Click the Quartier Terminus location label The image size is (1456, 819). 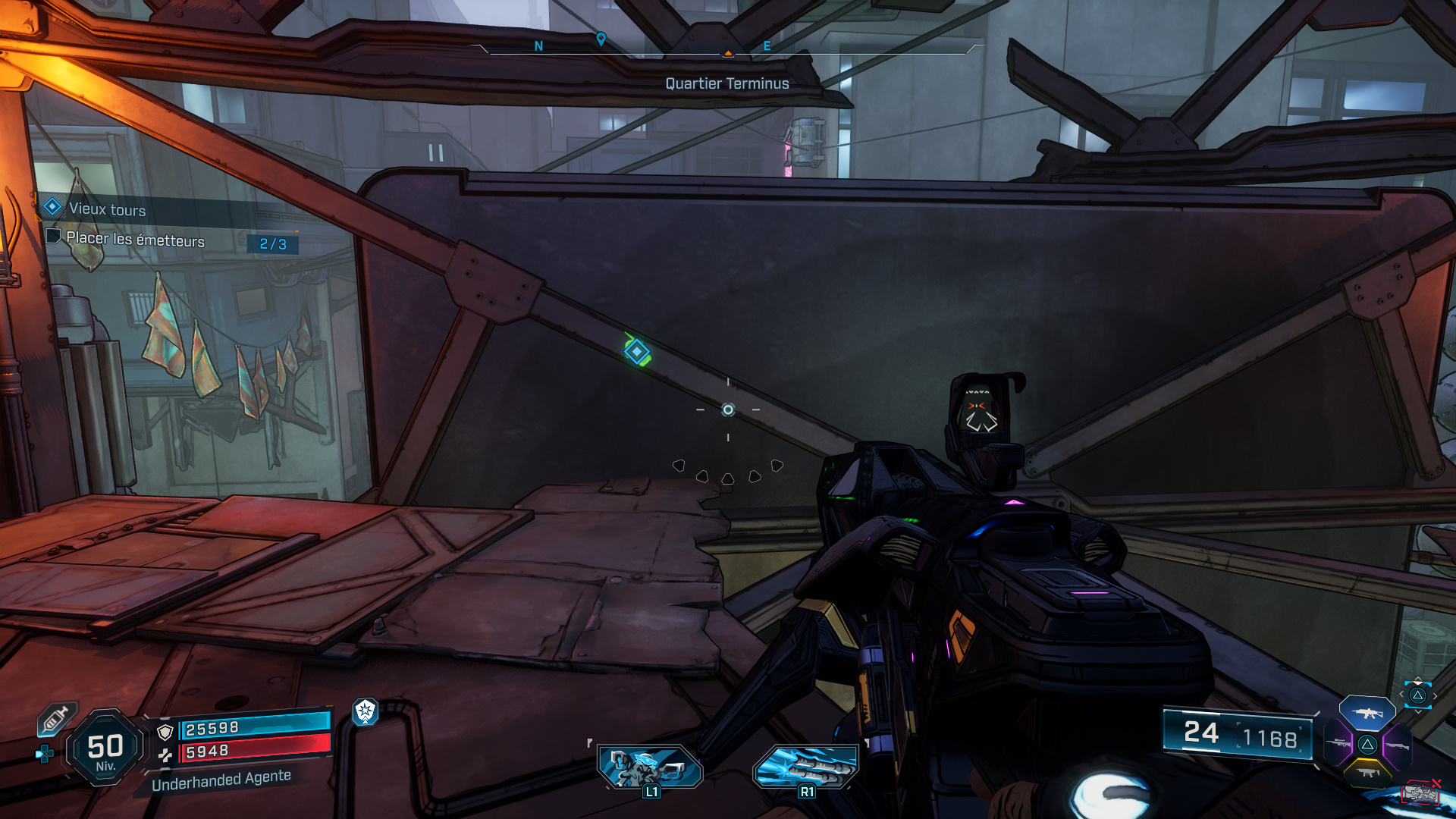point(727,83)
